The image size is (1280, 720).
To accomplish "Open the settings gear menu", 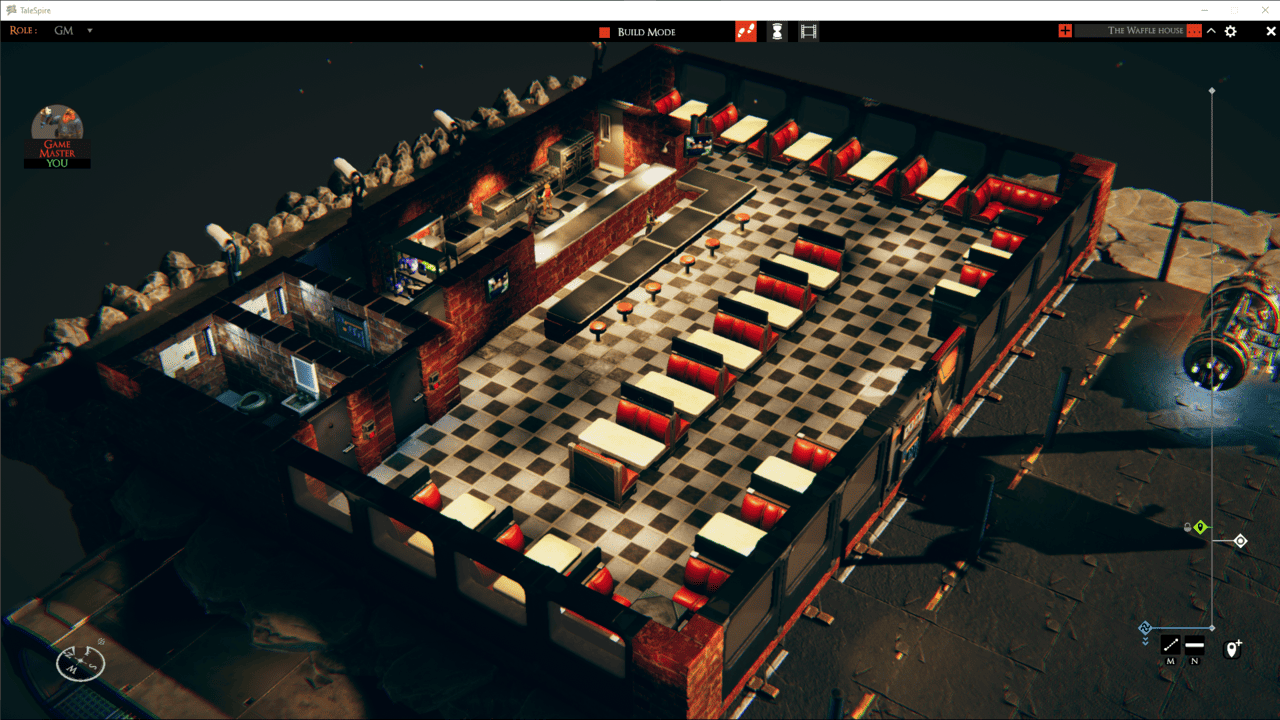I will (1230, 31).
